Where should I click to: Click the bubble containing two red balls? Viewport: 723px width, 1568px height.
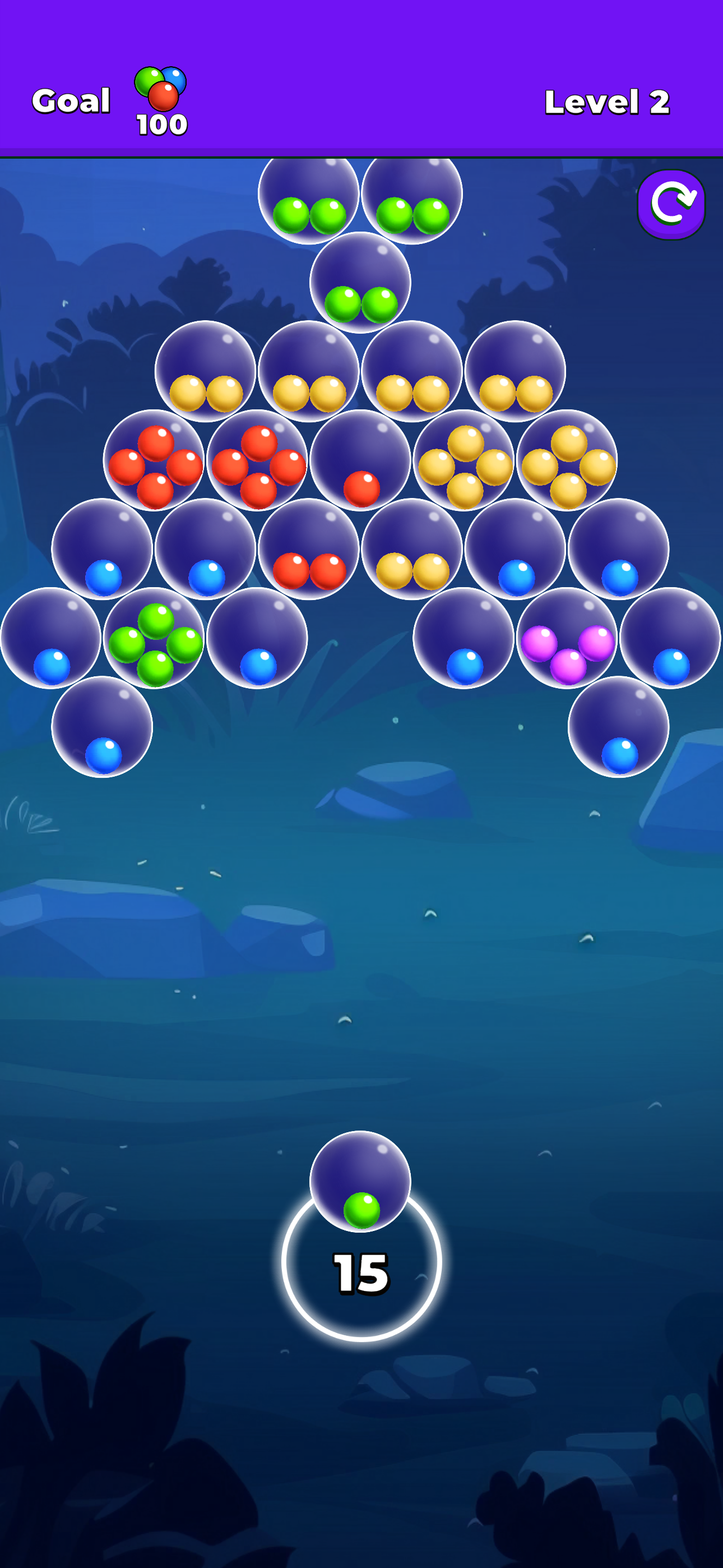[309, 556]
